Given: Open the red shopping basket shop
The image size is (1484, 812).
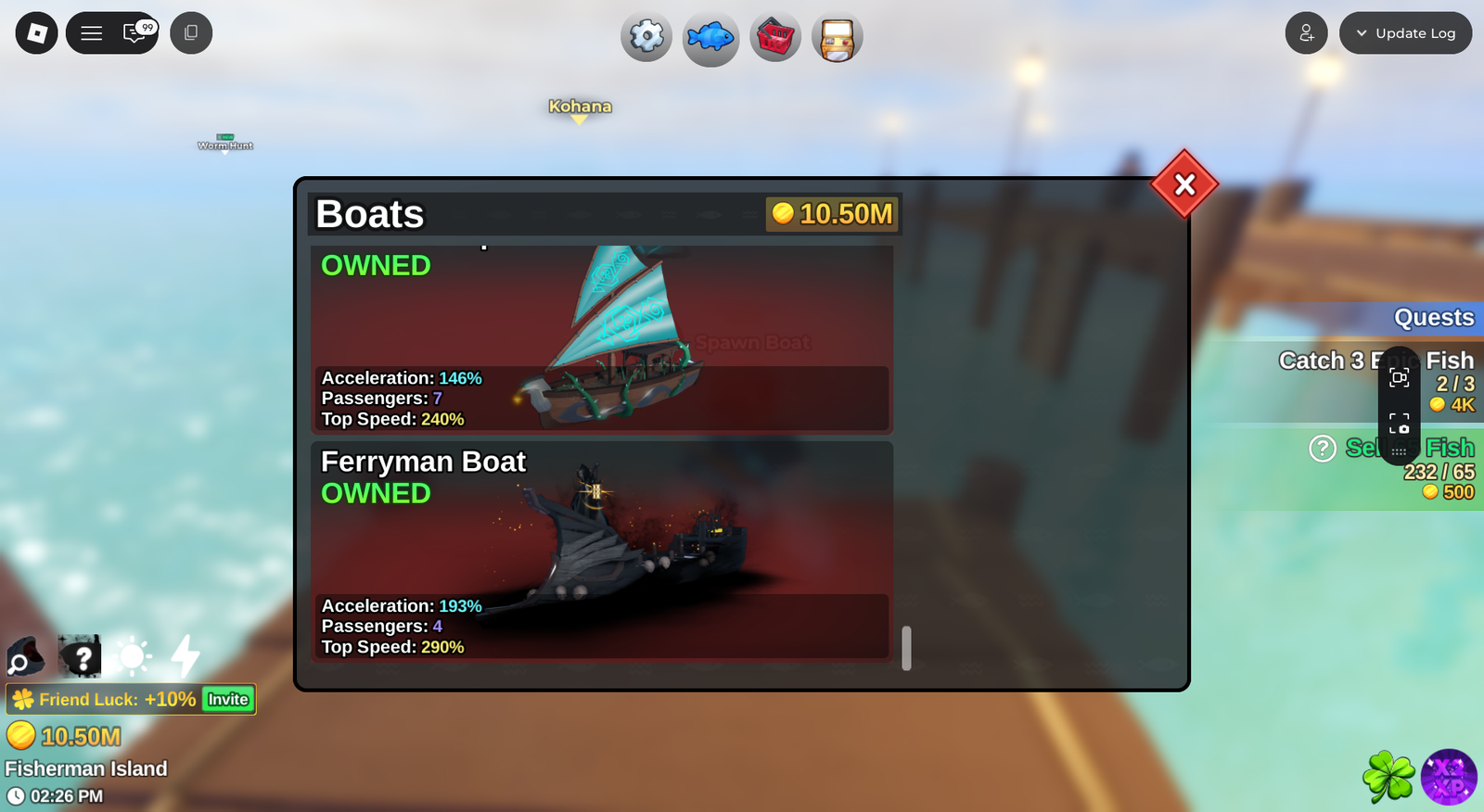Looking at the screenshot, I should [775, 38].
